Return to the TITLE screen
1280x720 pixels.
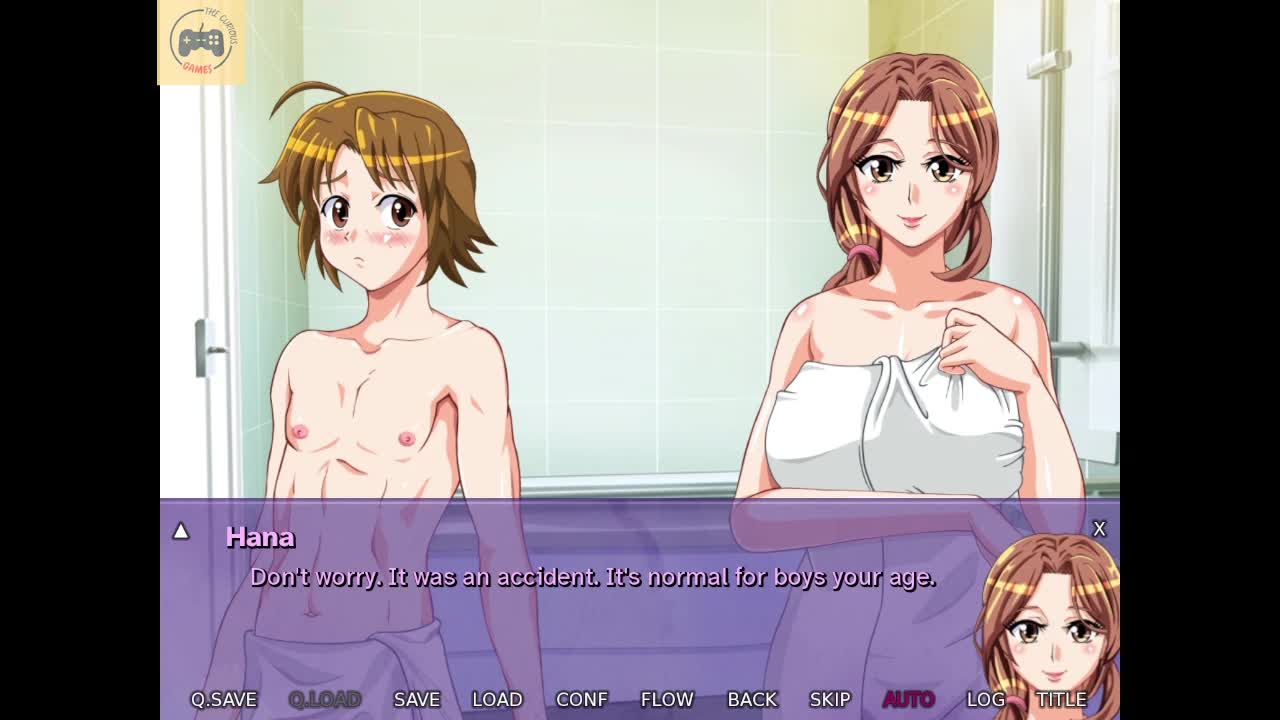[x=1061, y=700]
